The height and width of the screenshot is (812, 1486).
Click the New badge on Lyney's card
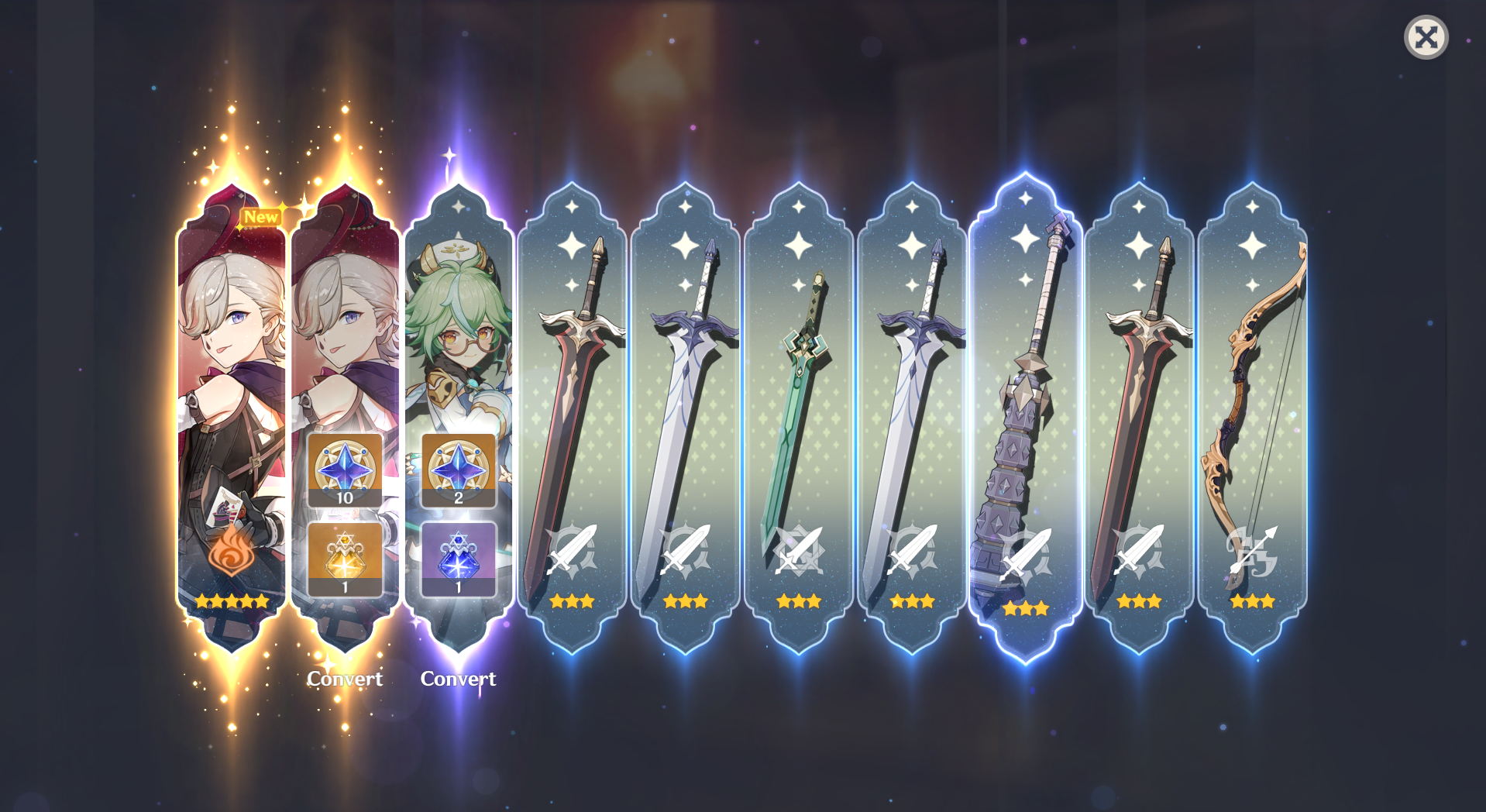[261, 217]
